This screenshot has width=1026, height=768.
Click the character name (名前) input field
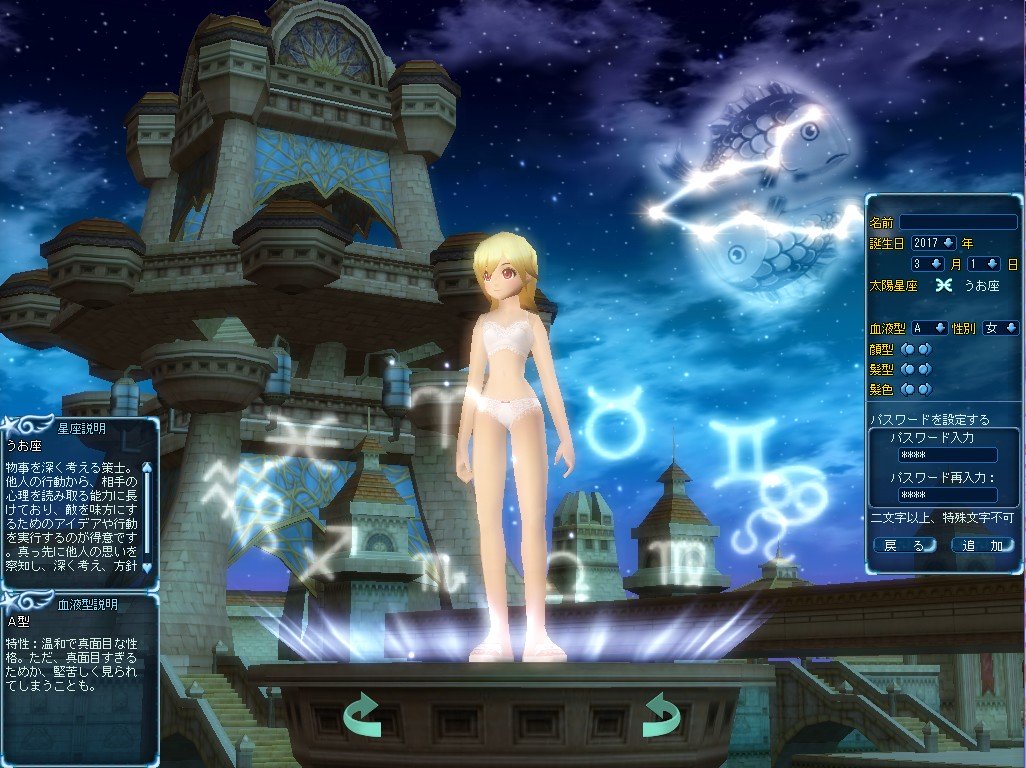[x=957, y=222]
